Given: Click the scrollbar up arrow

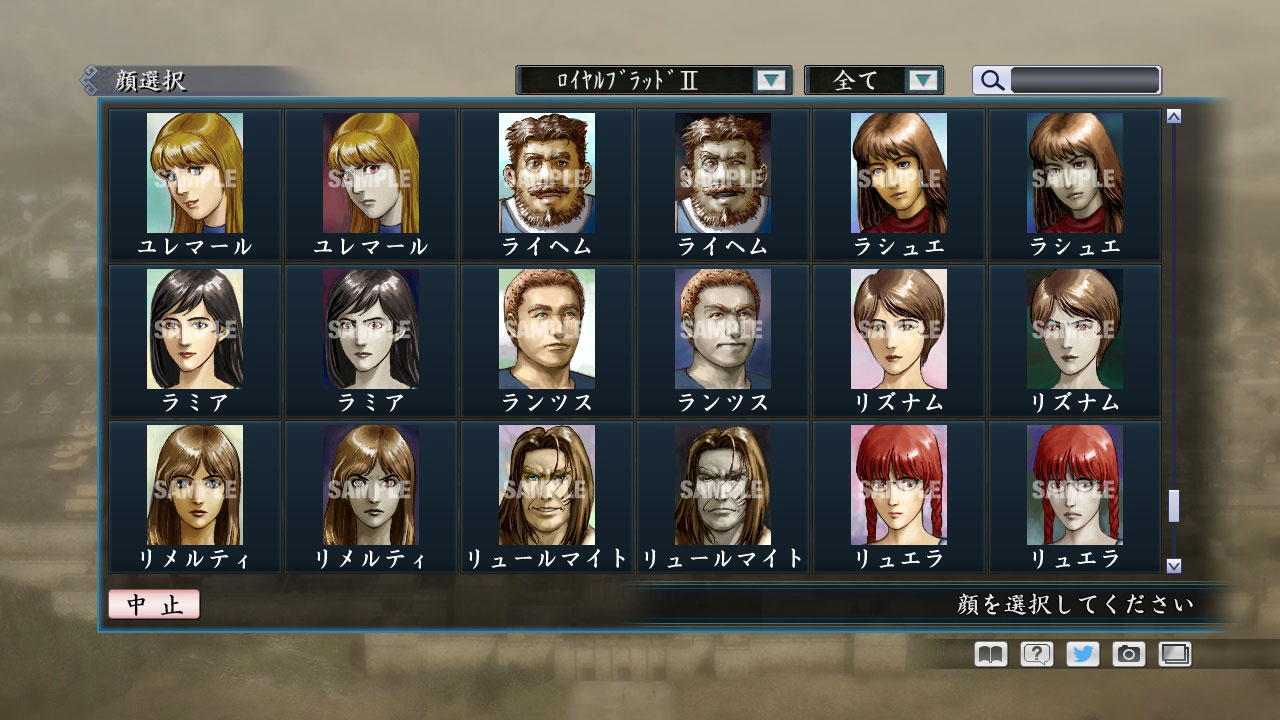Looking at the screenshot, I should [x=1172, y=115].
